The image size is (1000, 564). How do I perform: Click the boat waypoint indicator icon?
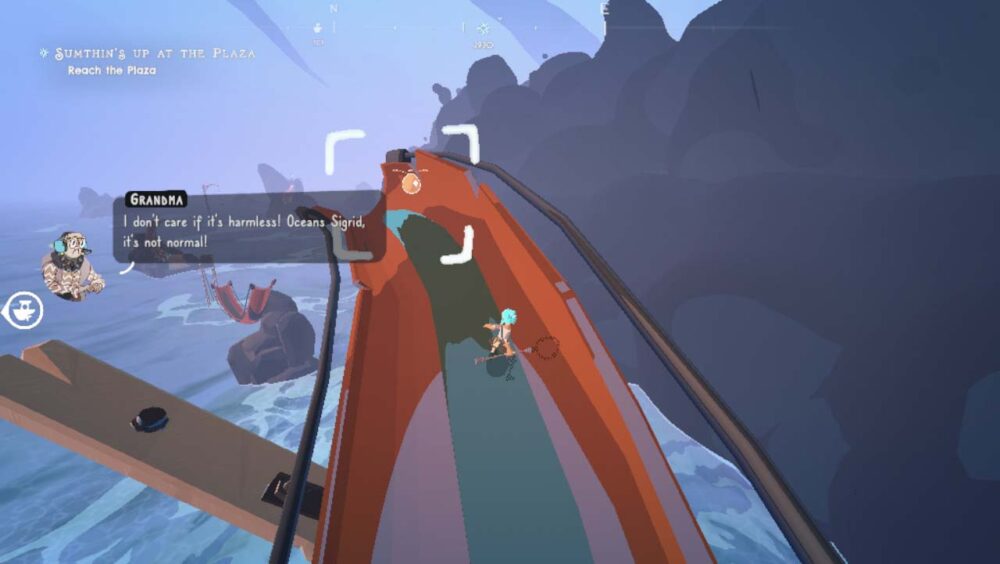point(22,311)
